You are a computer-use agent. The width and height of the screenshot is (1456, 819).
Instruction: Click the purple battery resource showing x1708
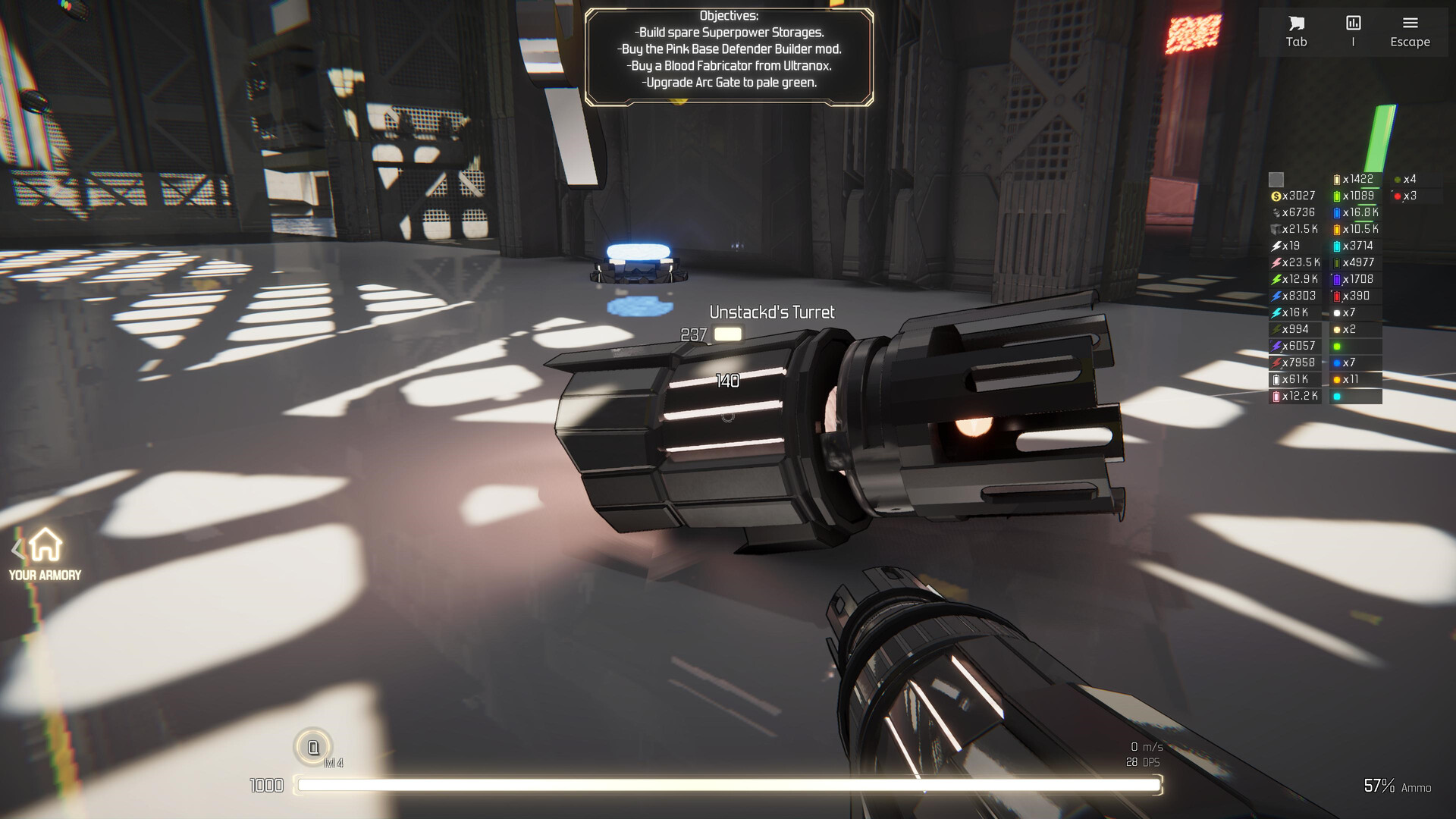(x=1337, y=278)
